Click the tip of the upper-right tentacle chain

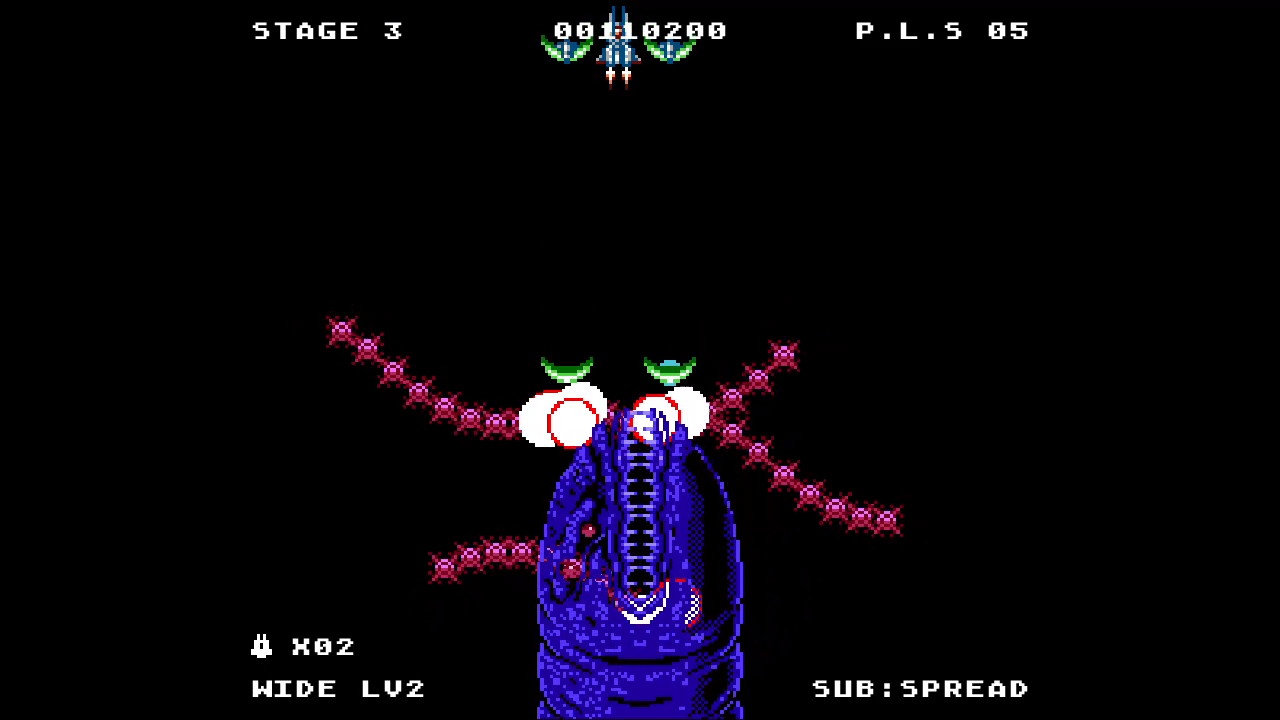pos(783,353)
